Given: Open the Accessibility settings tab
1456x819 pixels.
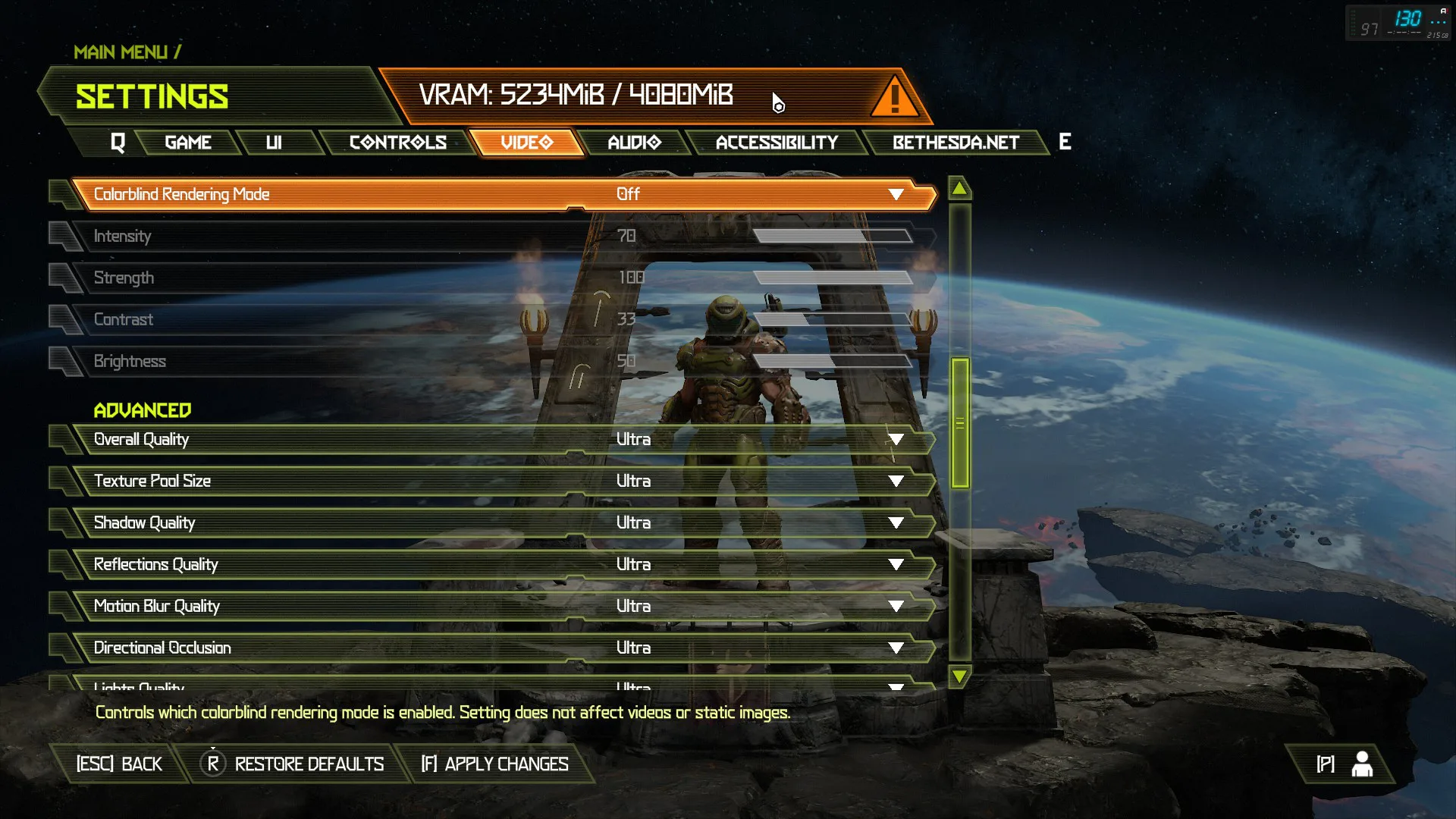Looking at the screenshot, I should click(777, 143).
